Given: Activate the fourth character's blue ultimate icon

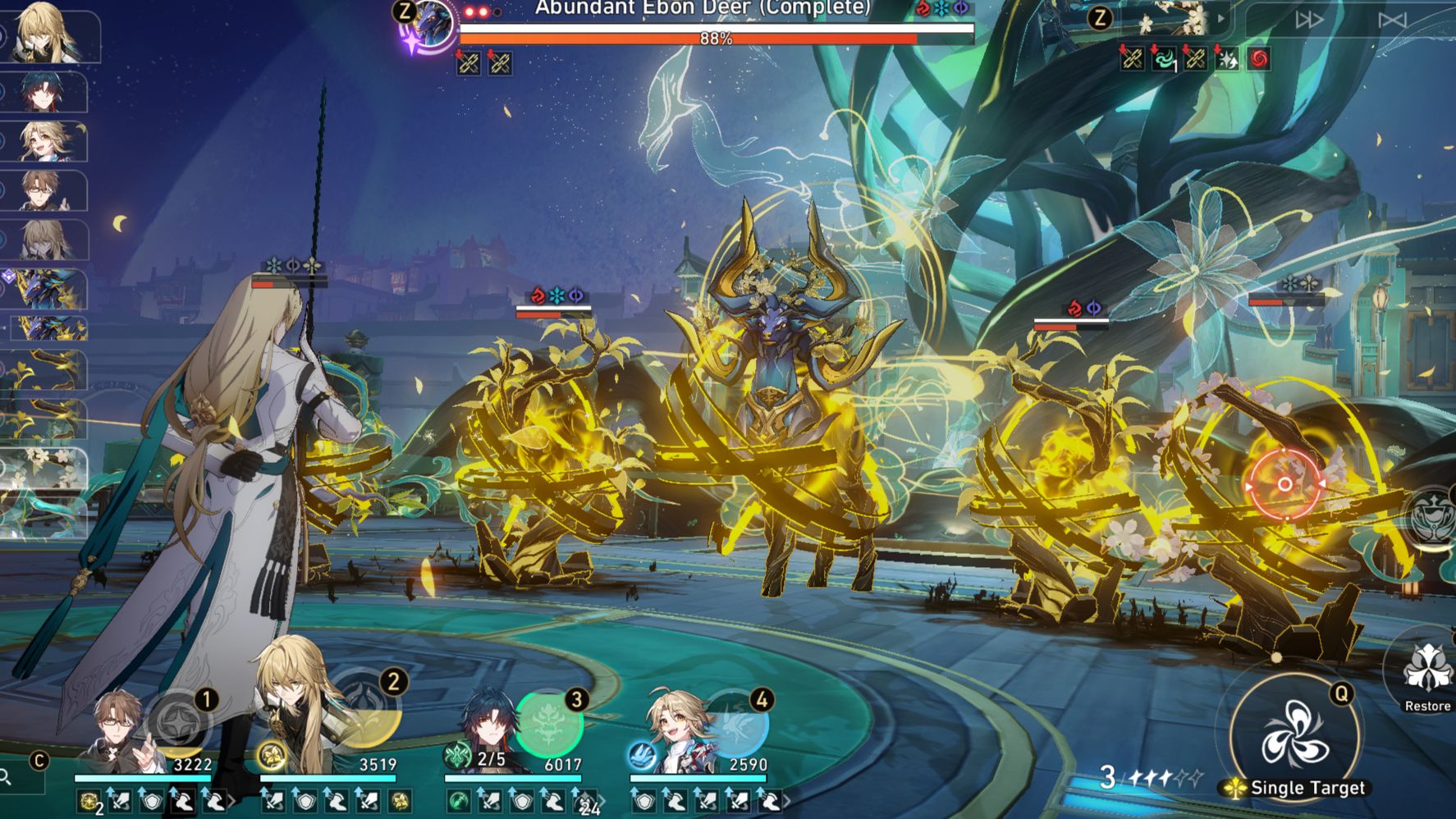Looking at the screenshot, I should (x=735, y=722).
